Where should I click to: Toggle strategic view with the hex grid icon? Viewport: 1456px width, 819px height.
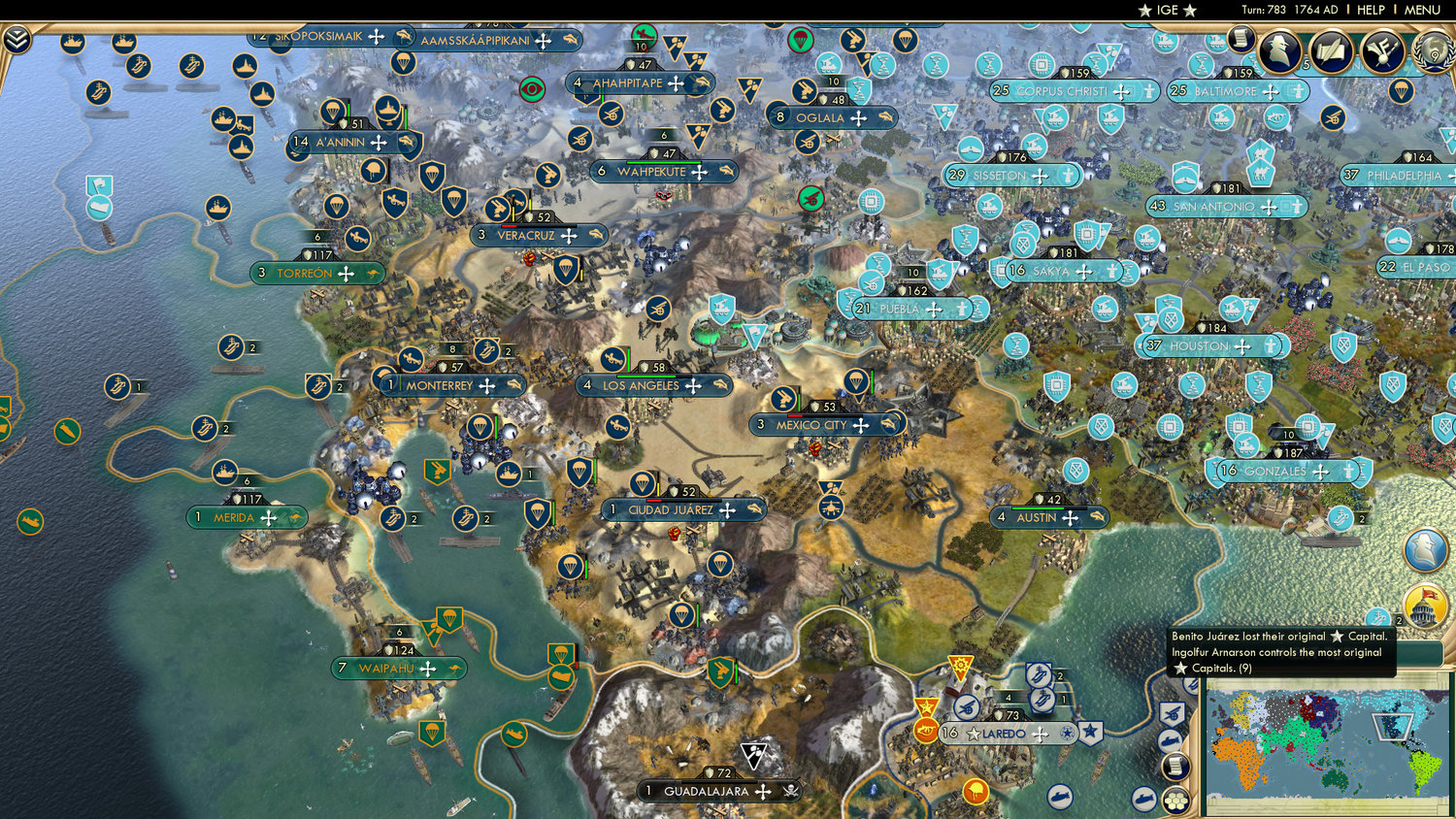coord(1175,800)
